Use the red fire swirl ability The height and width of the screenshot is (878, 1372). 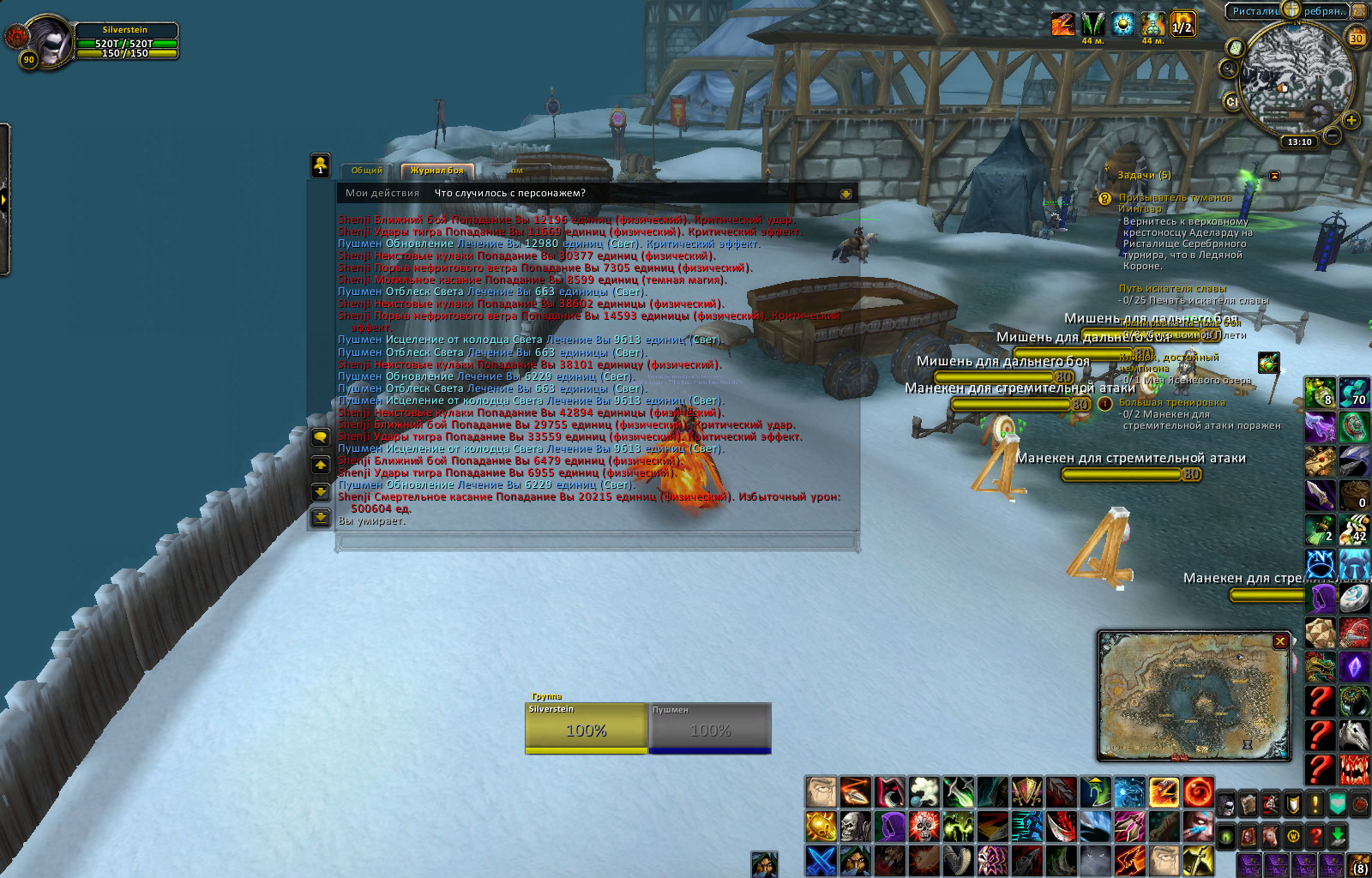tap(1198, 792)
